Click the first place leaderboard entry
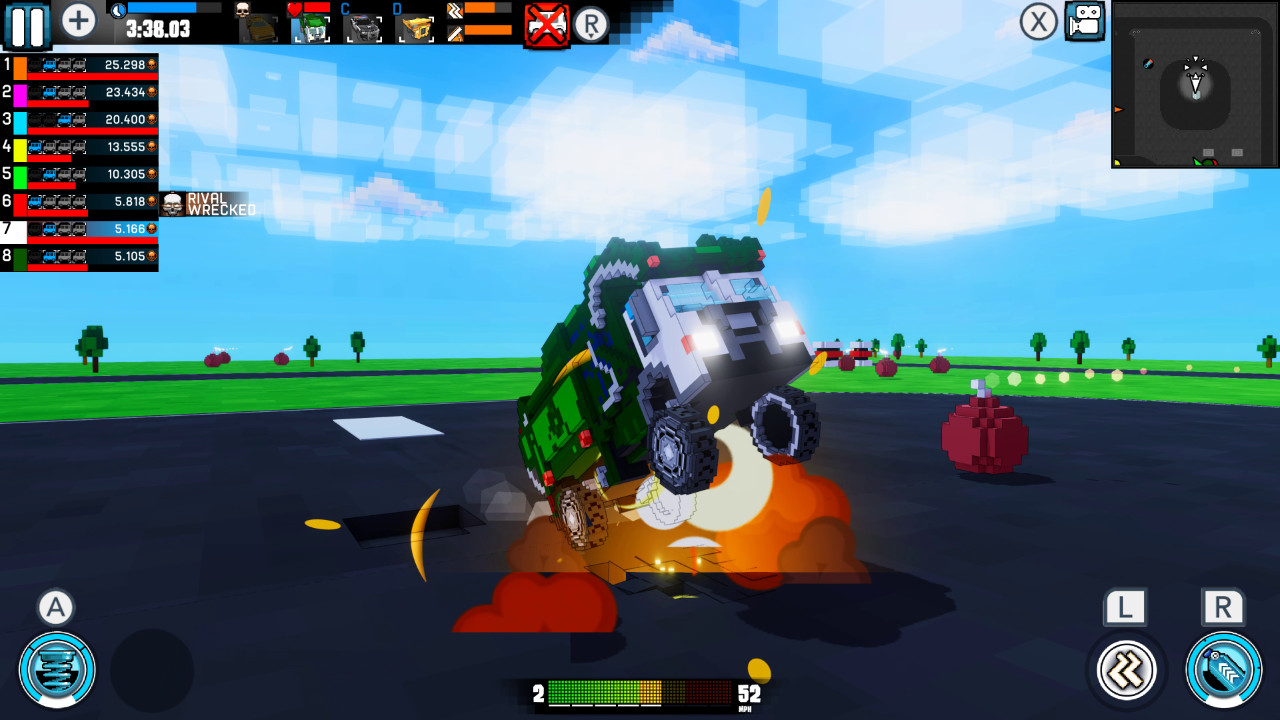Screen dimensions: 1280x720 [80, 64]
